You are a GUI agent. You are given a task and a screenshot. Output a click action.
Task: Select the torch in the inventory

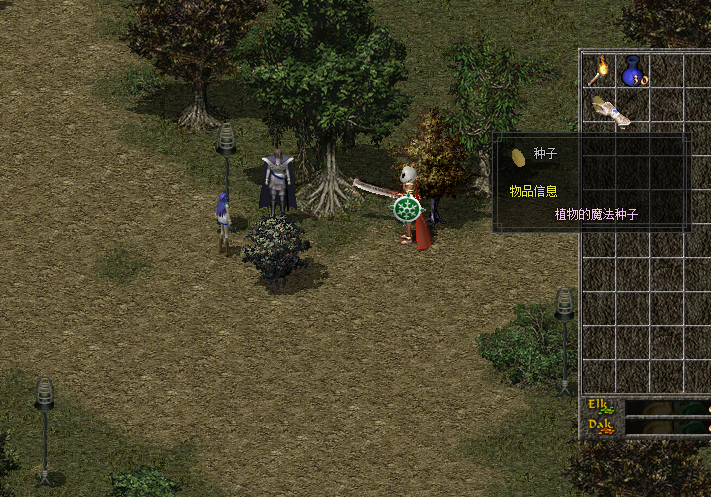pyautogui.click(x=601, y=70)
